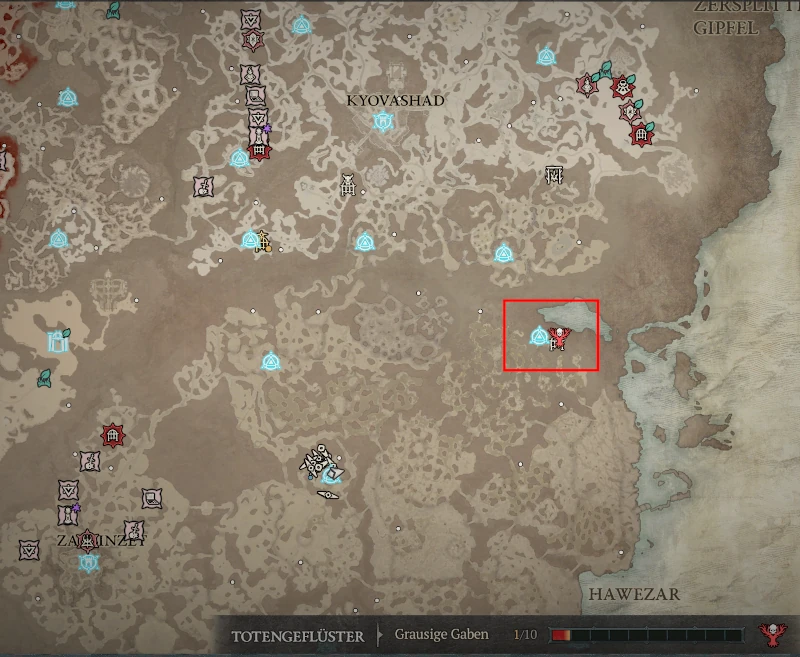This screenshot has width=800, height=657.
Task: Select the Kyovashad waypoint marker
Action: point(381,121)
